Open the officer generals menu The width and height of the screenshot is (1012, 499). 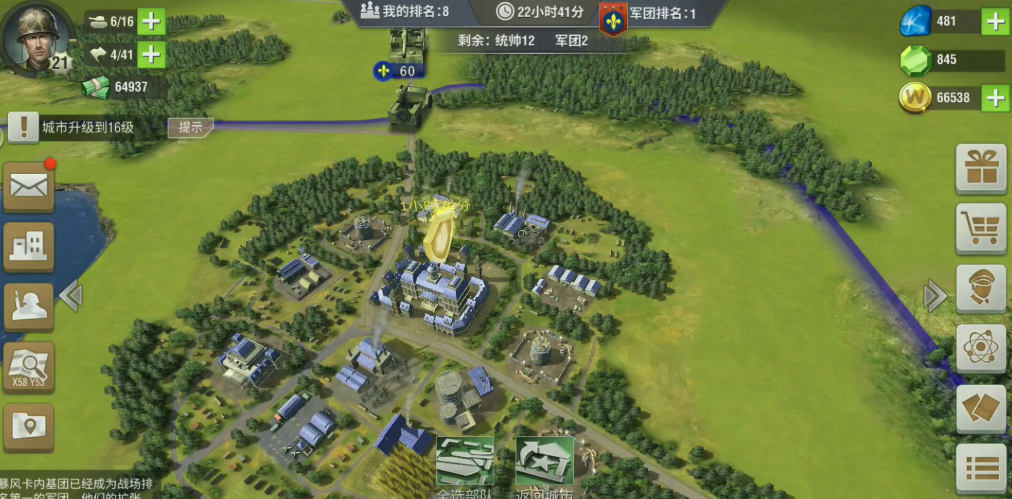(980, 289)
